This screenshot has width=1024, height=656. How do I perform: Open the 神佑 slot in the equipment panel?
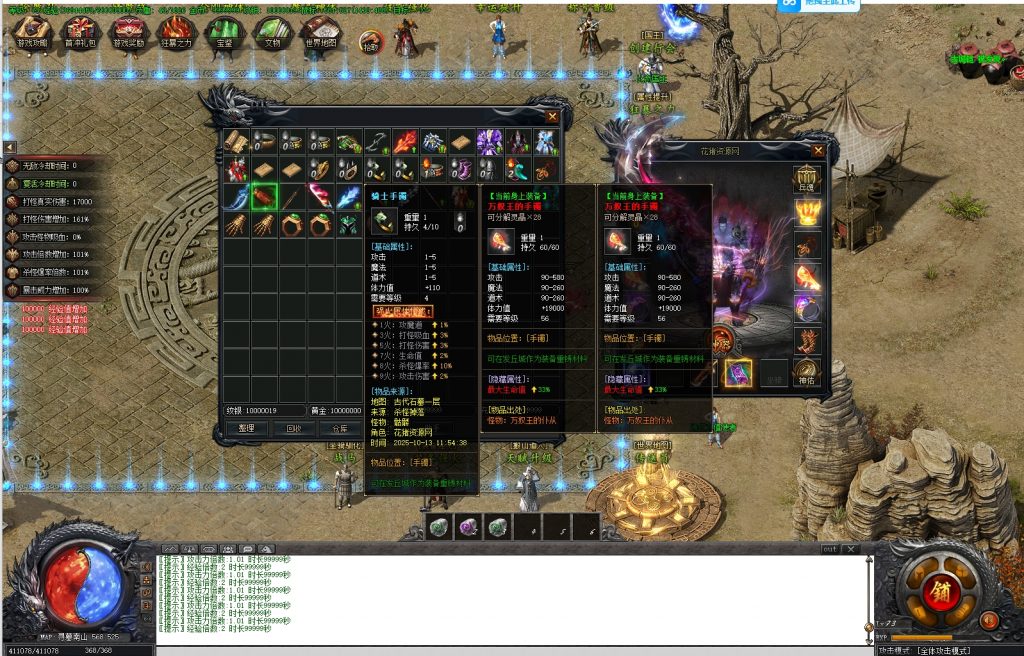pos(806,372)
